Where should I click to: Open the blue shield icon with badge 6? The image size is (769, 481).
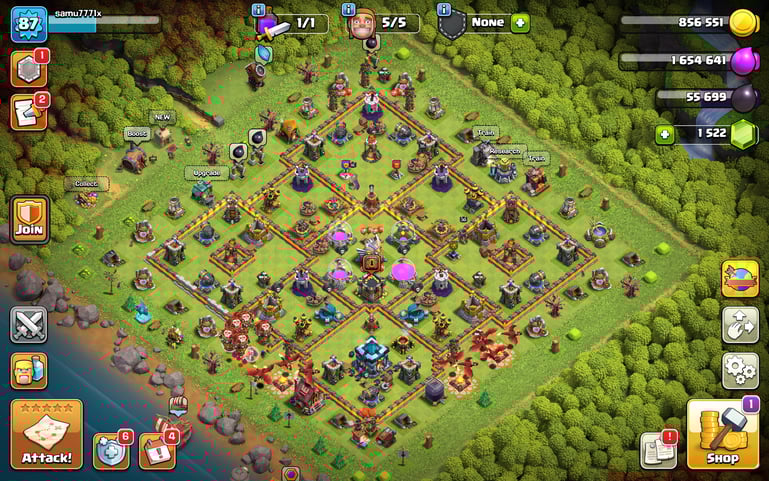pyautogui.click(x=110, y=451)
